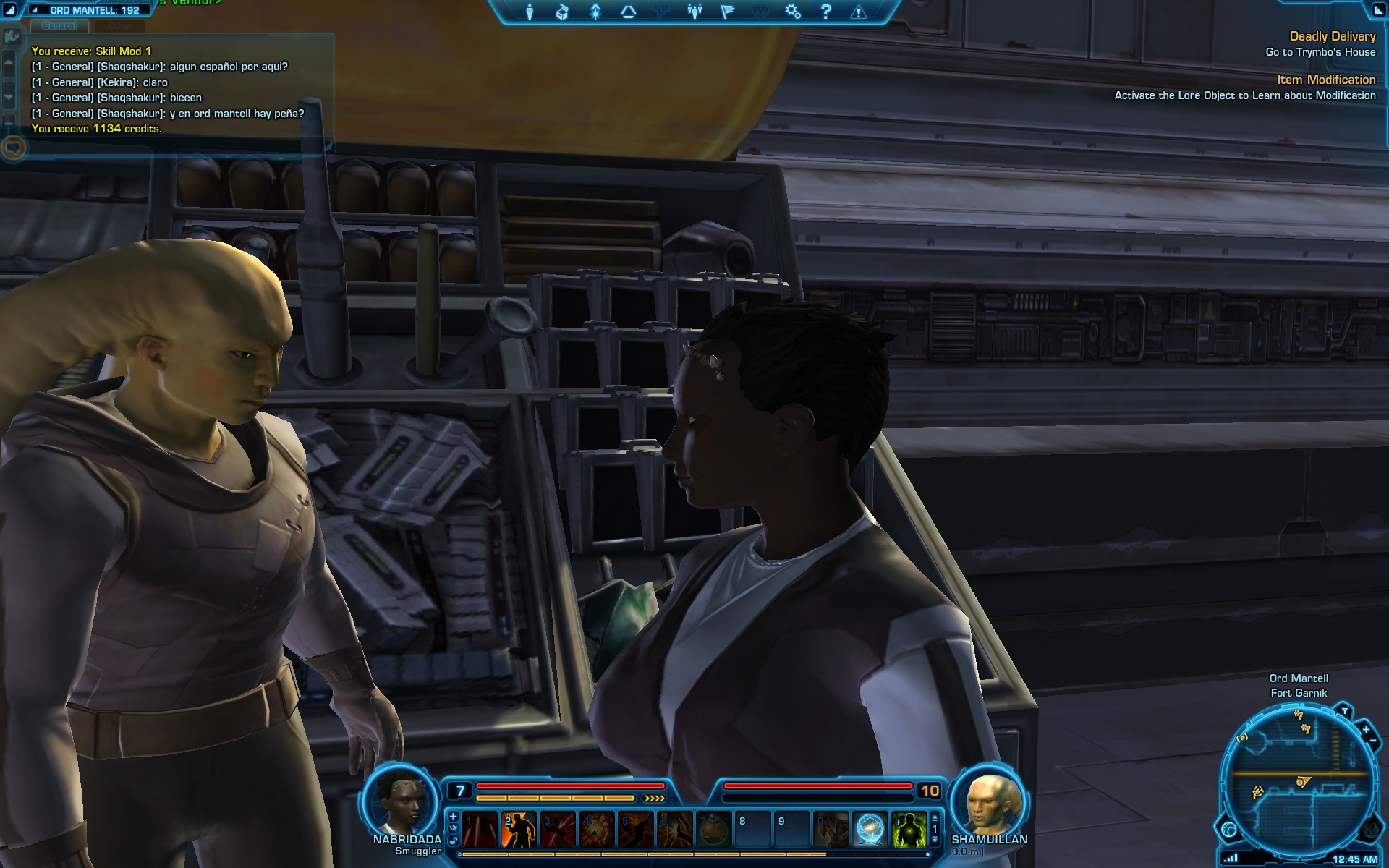
Task: Open the inventory box icon
Action: click(562, 12)
